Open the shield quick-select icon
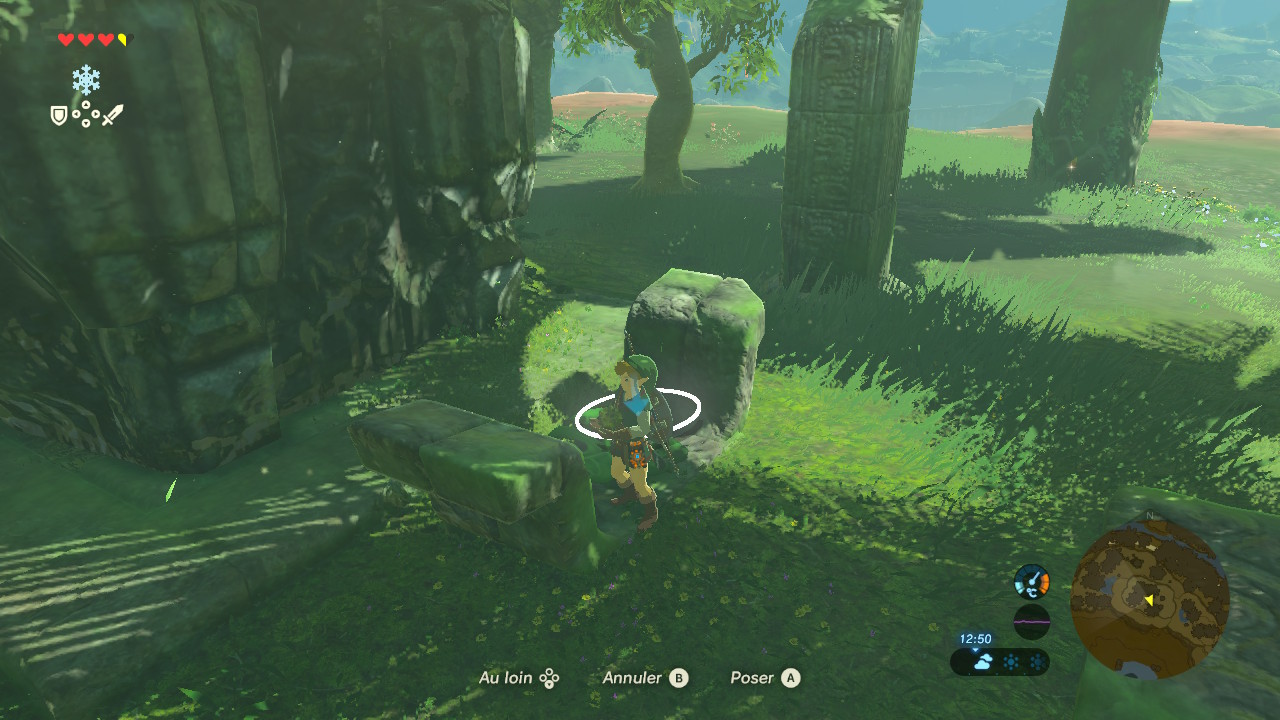This screenshot has width=1280, height=720. pos(59,116)
